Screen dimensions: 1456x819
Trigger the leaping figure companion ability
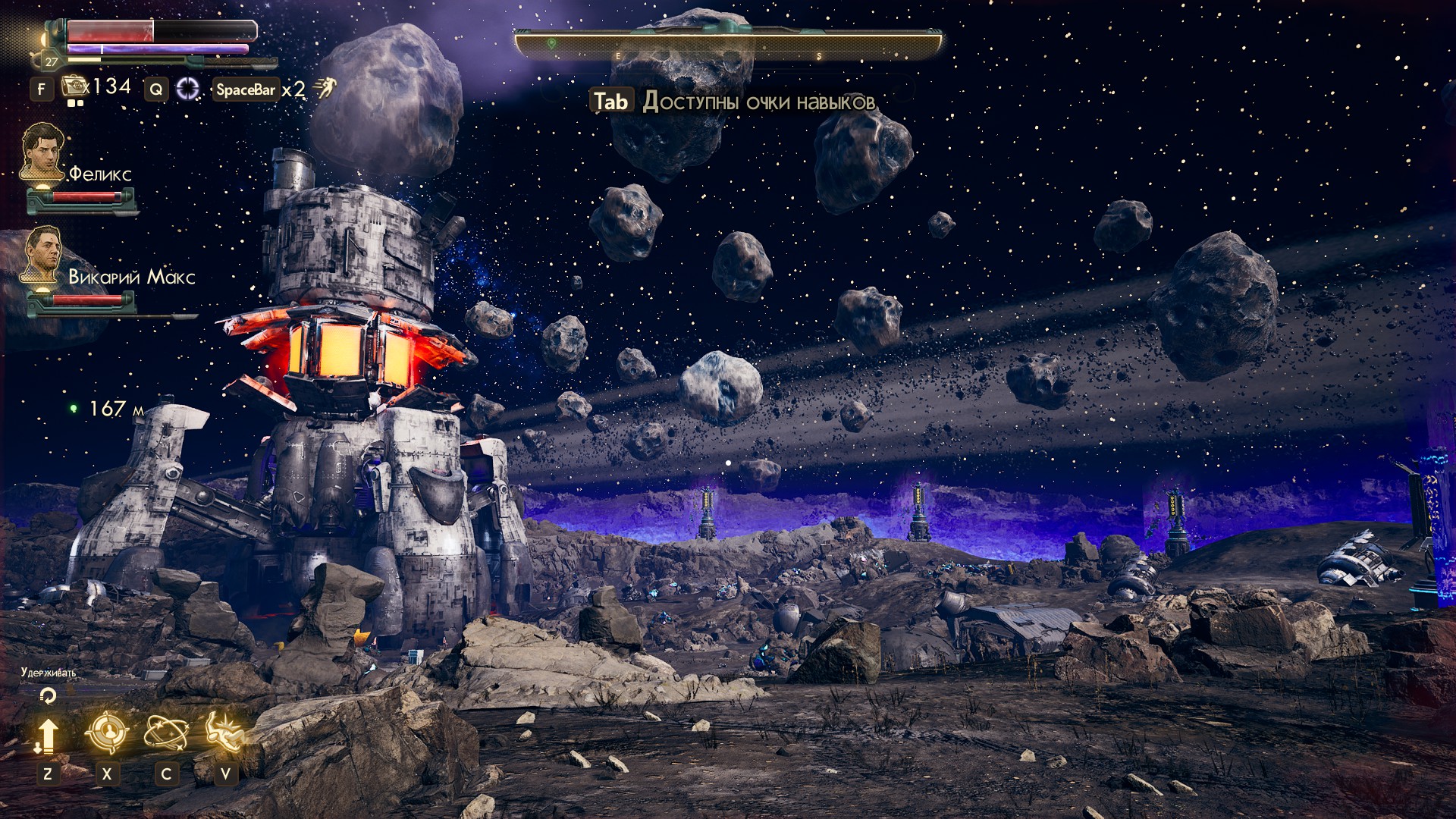pyautogui.click(x=224, y=733)
